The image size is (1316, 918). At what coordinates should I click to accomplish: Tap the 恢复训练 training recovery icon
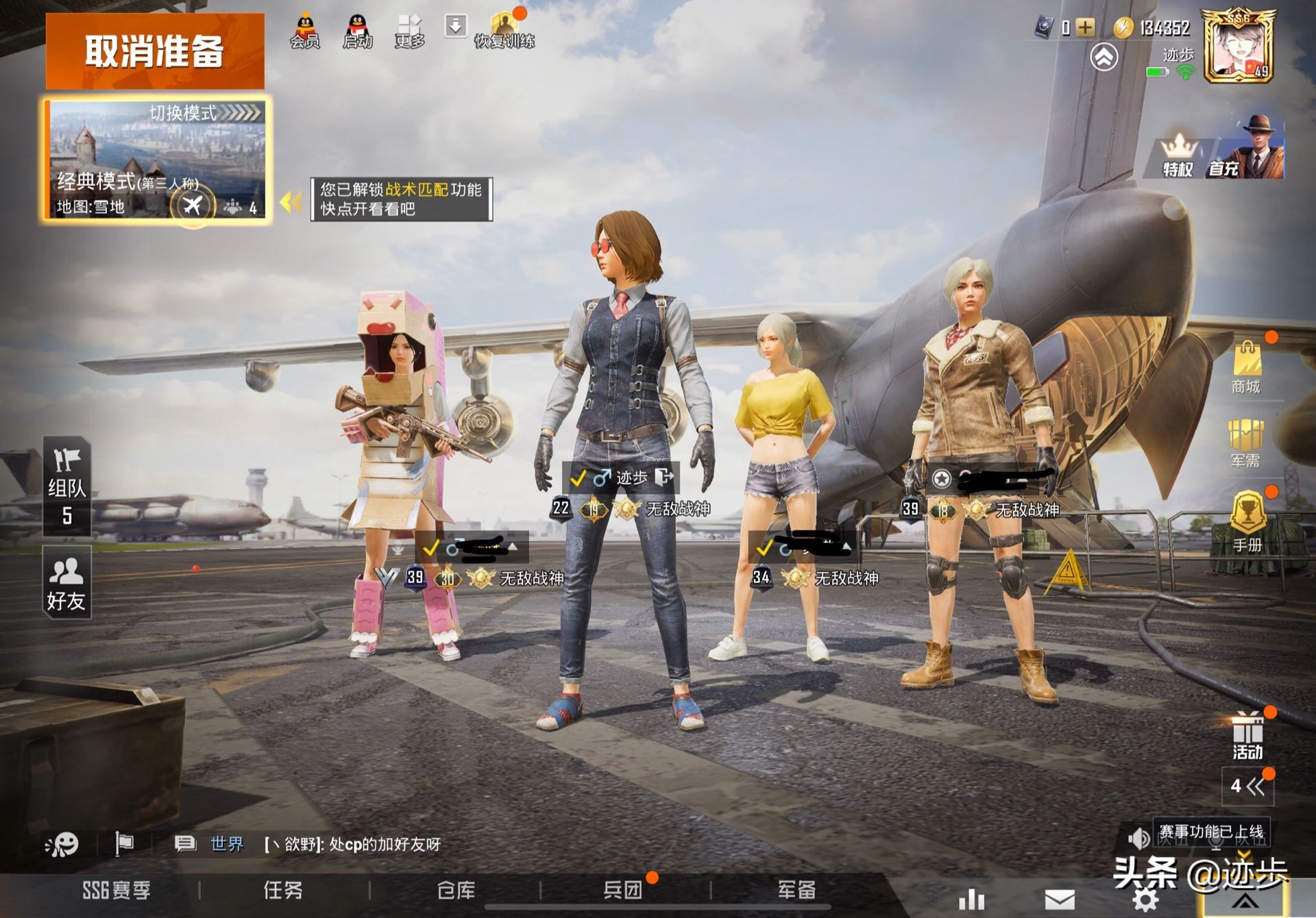[504, 32]
